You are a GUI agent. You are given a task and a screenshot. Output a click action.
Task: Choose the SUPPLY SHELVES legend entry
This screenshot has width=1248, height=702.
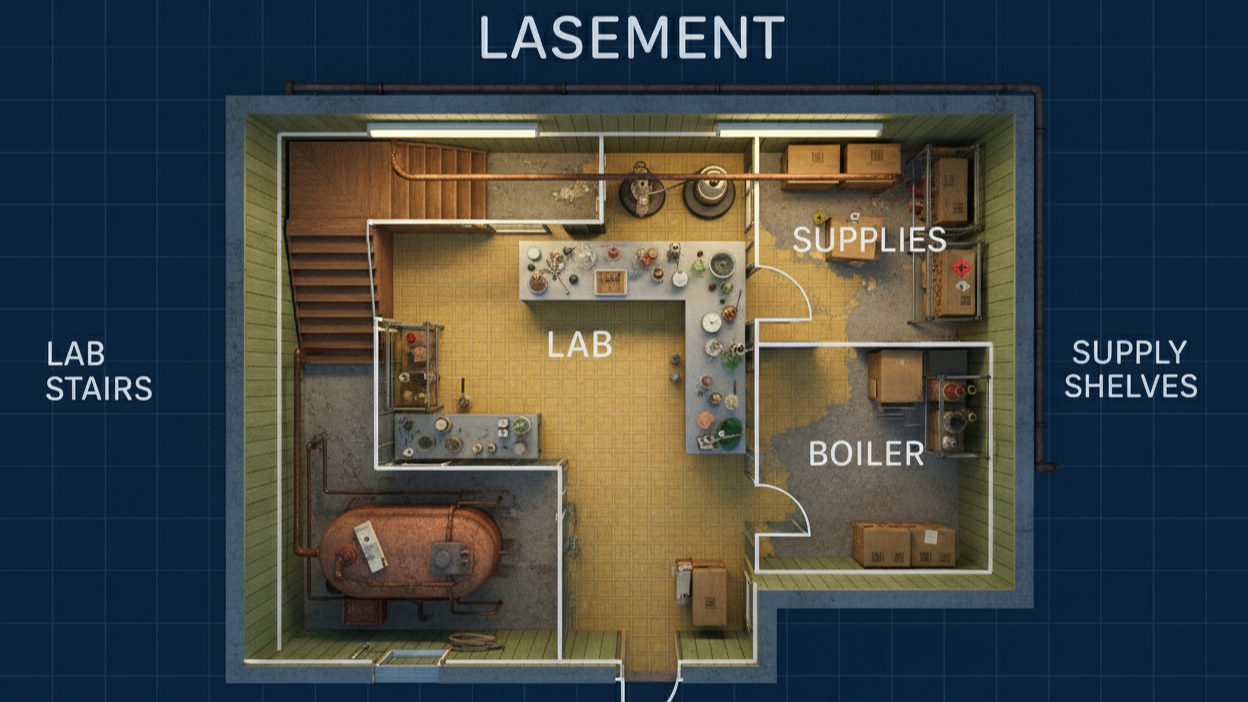[1130, 369]
